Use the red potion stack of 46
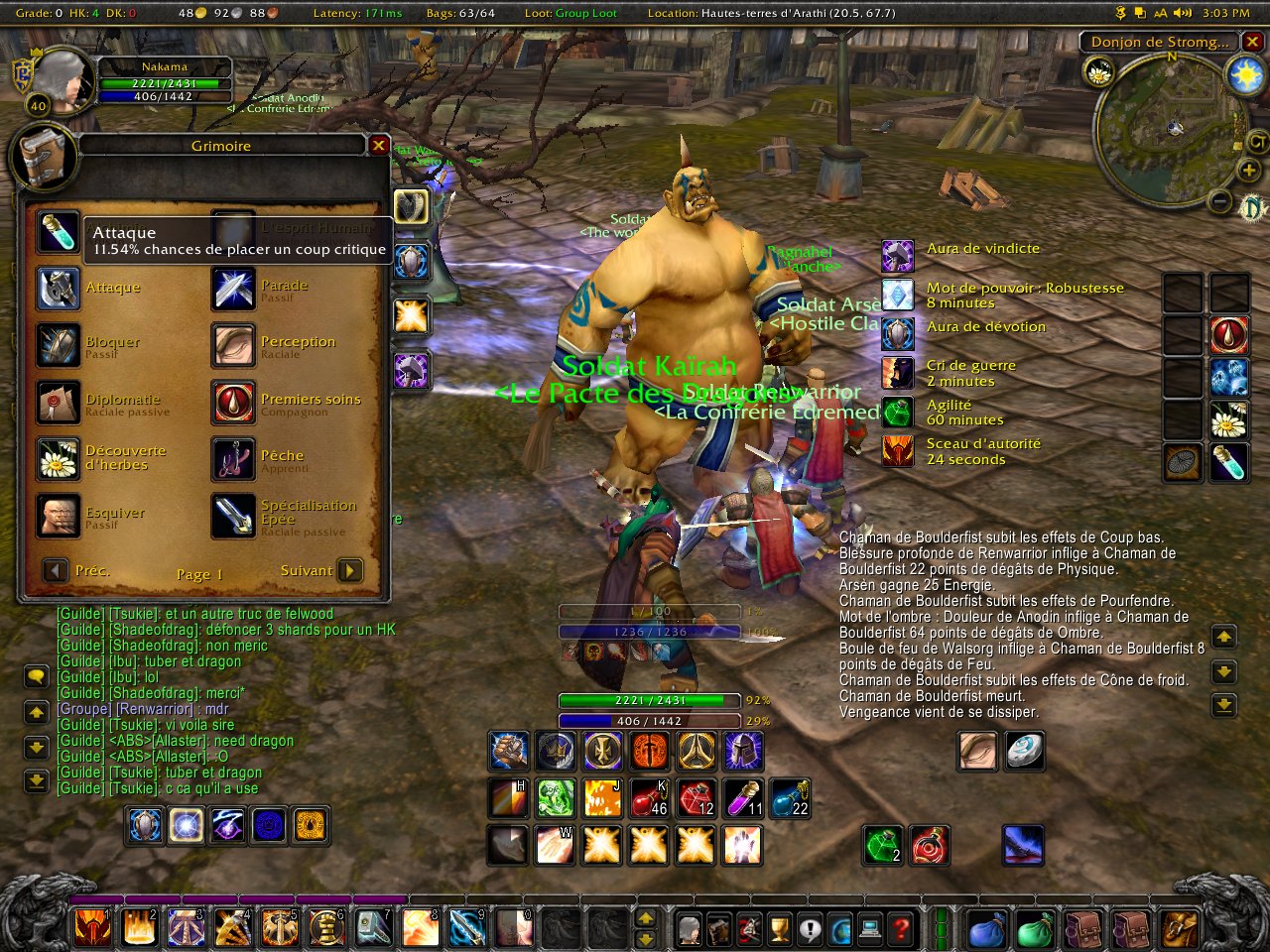 pos(649,798)
